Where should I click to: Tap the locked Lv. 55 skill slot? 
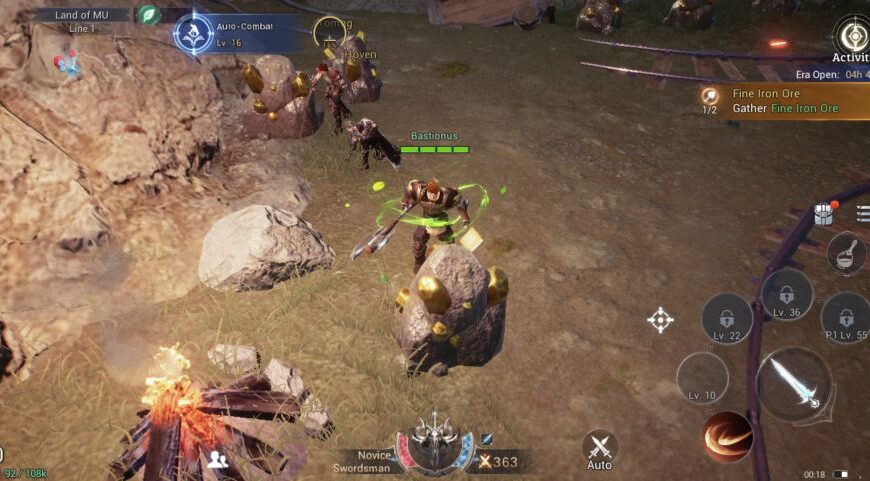tap(845, 318)
